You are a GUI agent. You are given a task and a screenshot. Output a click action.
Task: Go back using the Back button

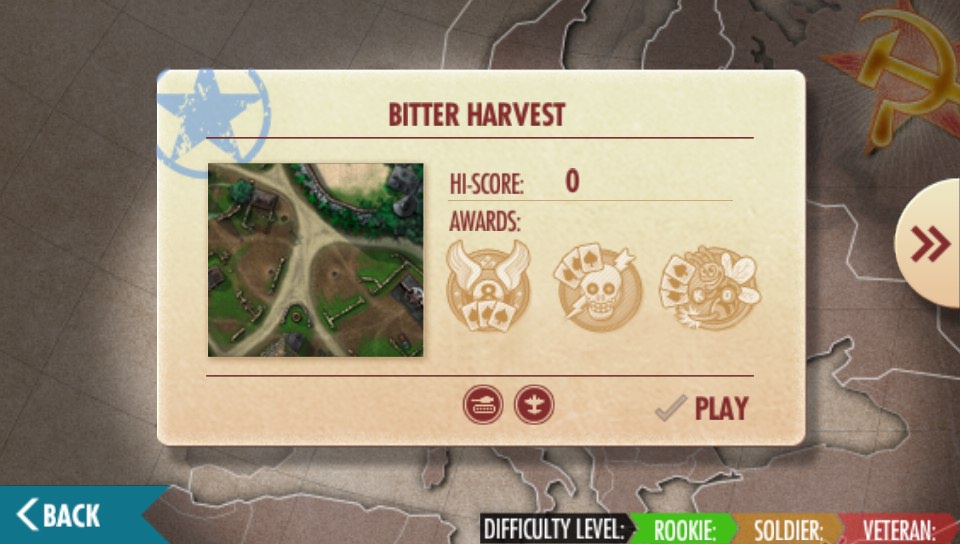(x=62, y=515)
